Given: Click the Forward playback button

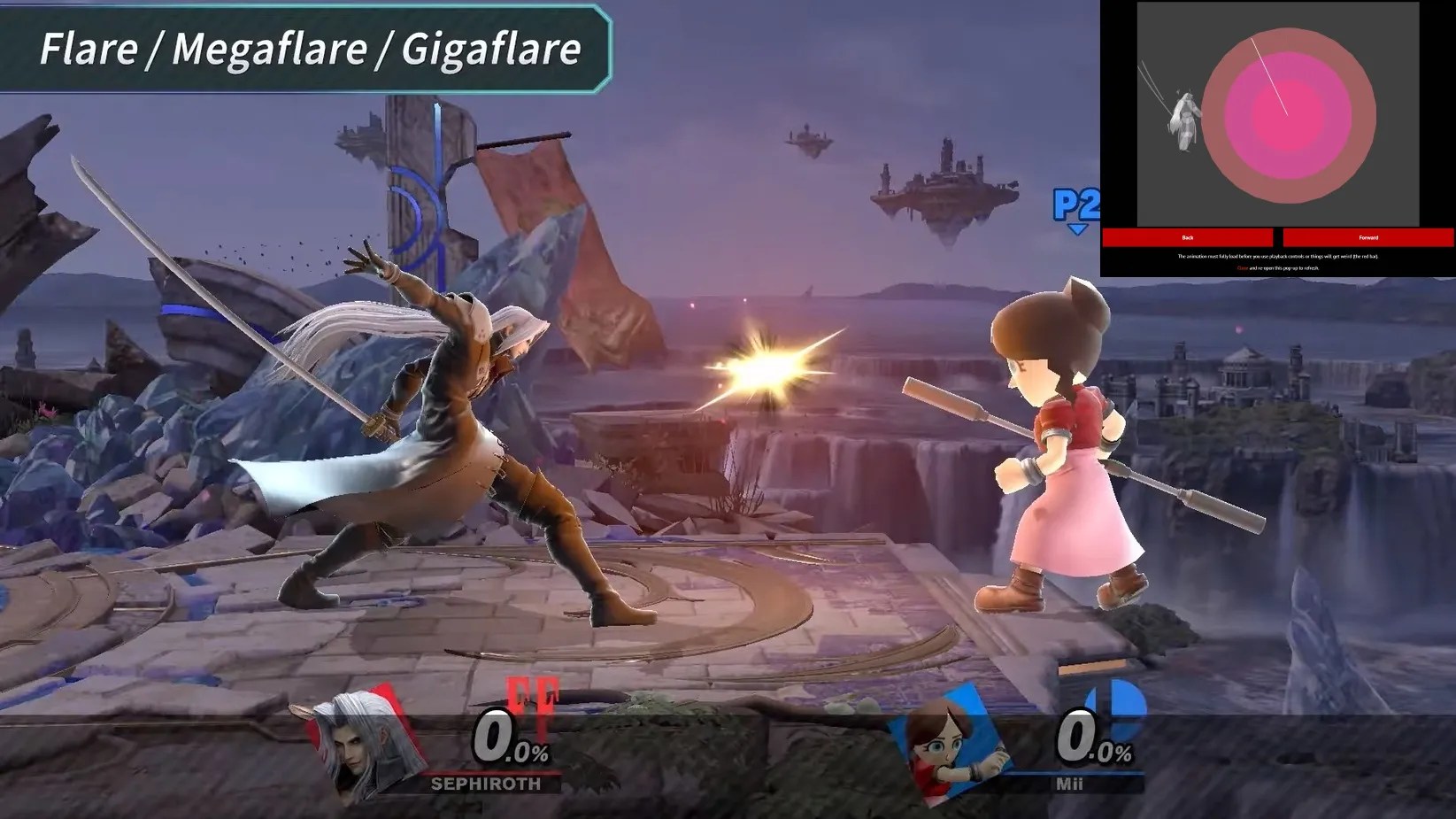Looking at the screenshot, I should point(1367,238).
